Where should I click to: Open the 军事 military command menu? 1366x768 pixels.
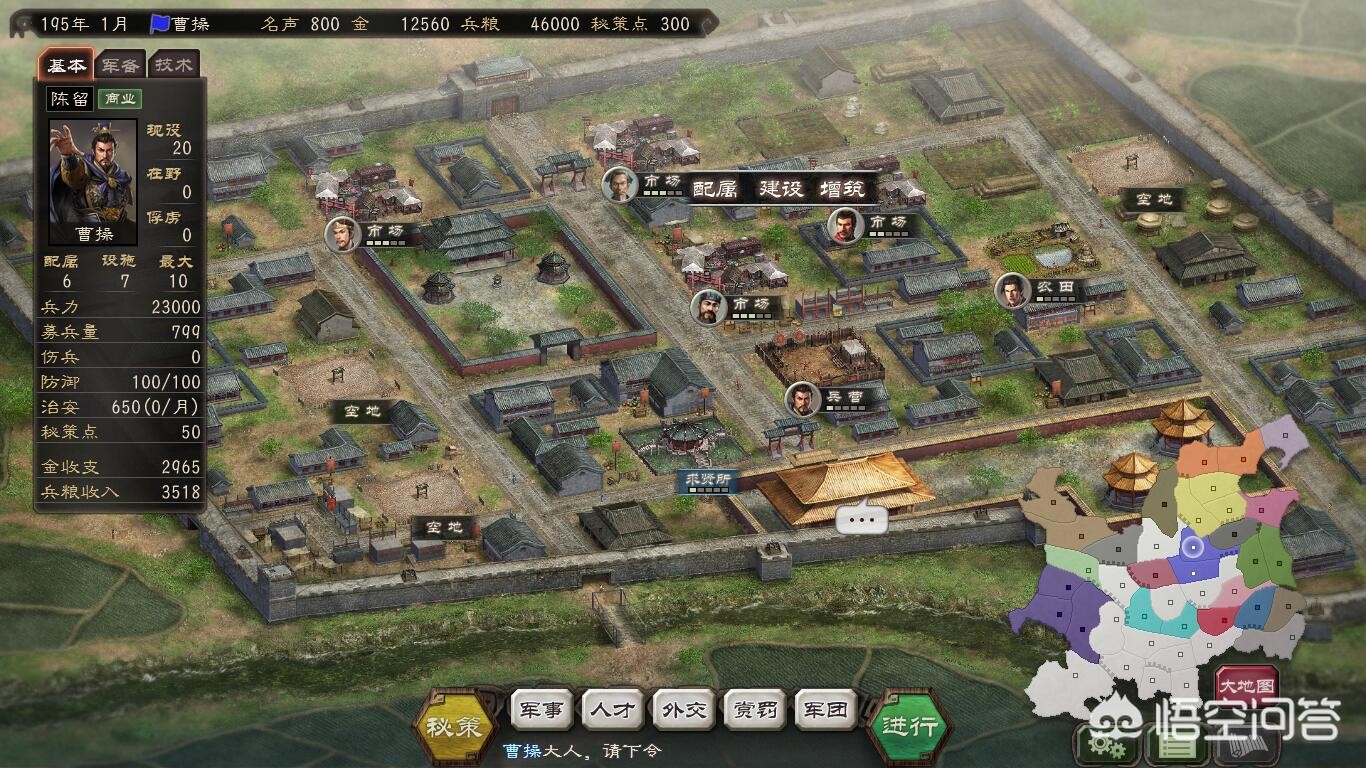pyautogui.click(x=542, y=710)
